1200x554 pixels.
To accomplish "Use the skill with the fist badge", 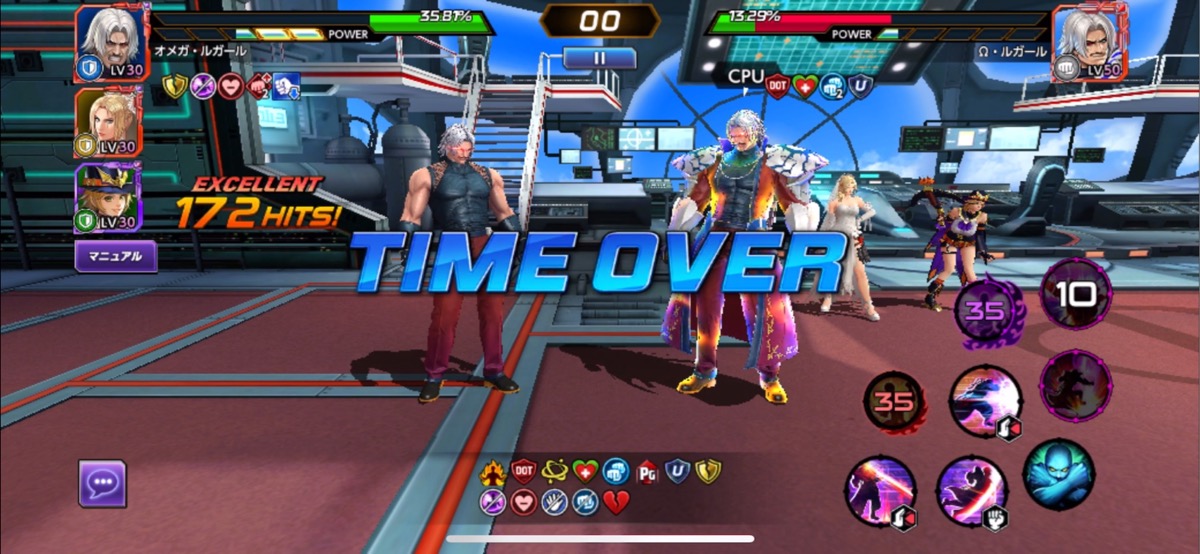I will click(972, 491).
